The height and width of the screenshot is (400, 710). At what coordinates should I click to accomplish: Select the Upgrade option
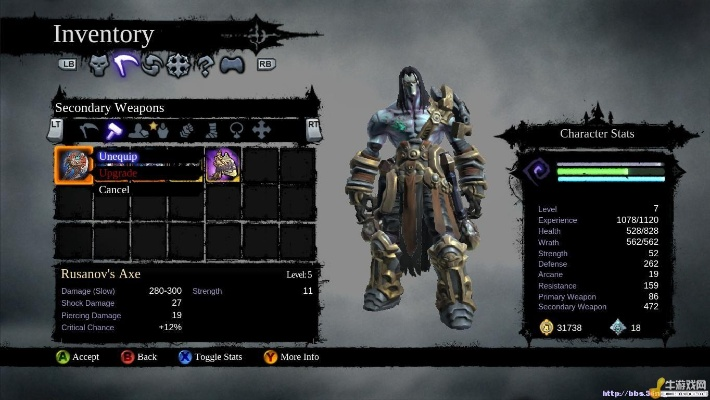(x=117, y=173)
